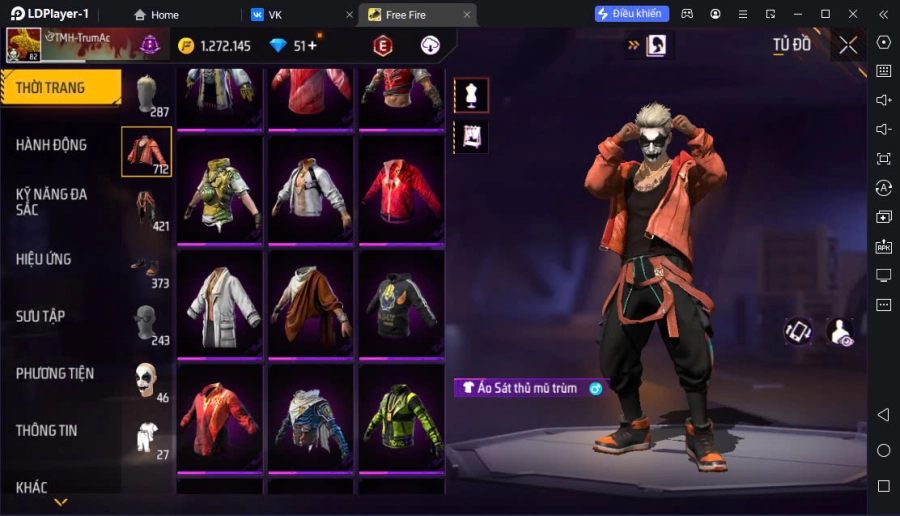
Task: Choose the shoes subcategory showing 373
Action: coord(147,266)
